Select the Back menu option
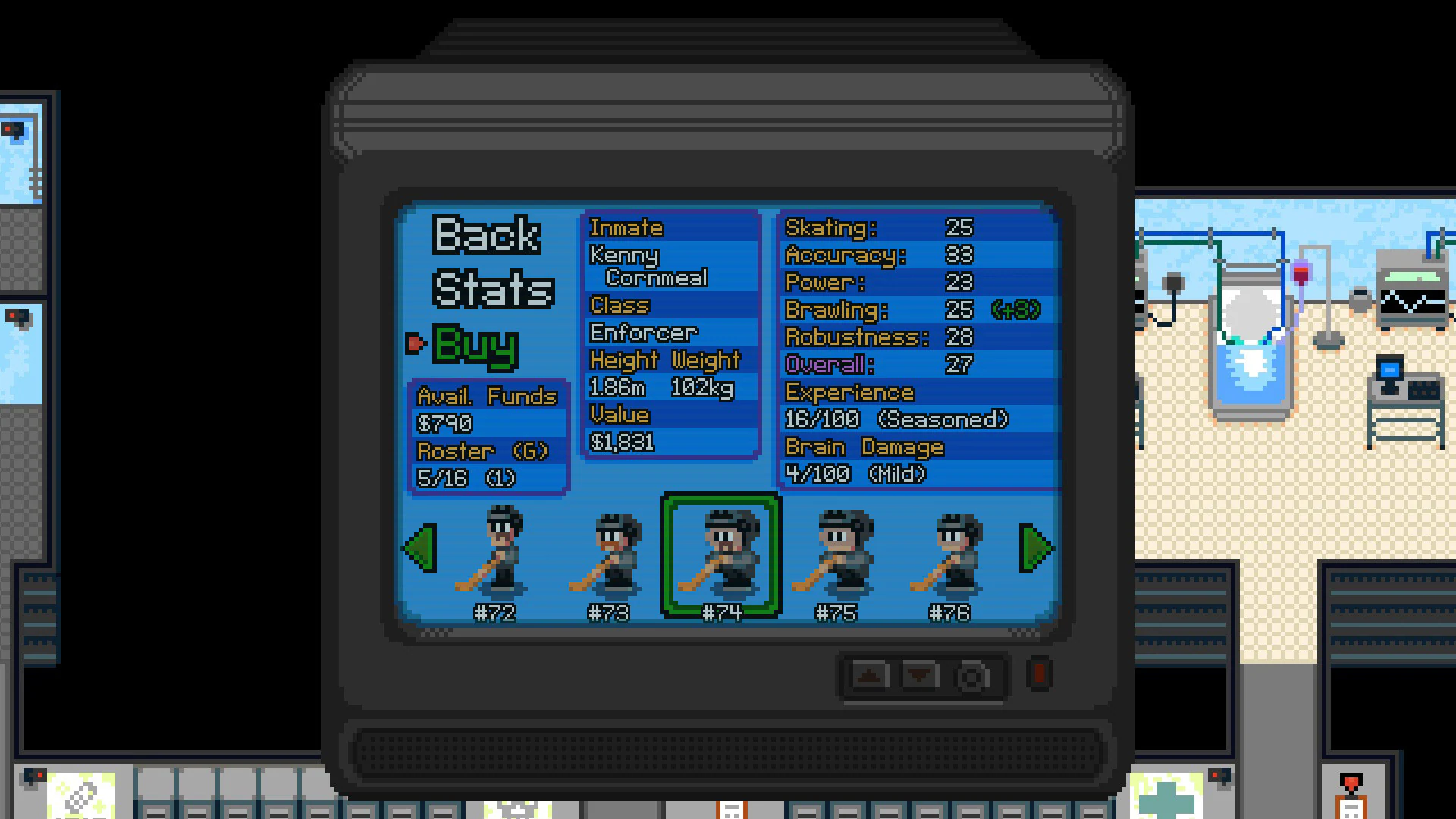This screenshot has width=1456, height=819. pyautogui.click(x=487, y=235)
